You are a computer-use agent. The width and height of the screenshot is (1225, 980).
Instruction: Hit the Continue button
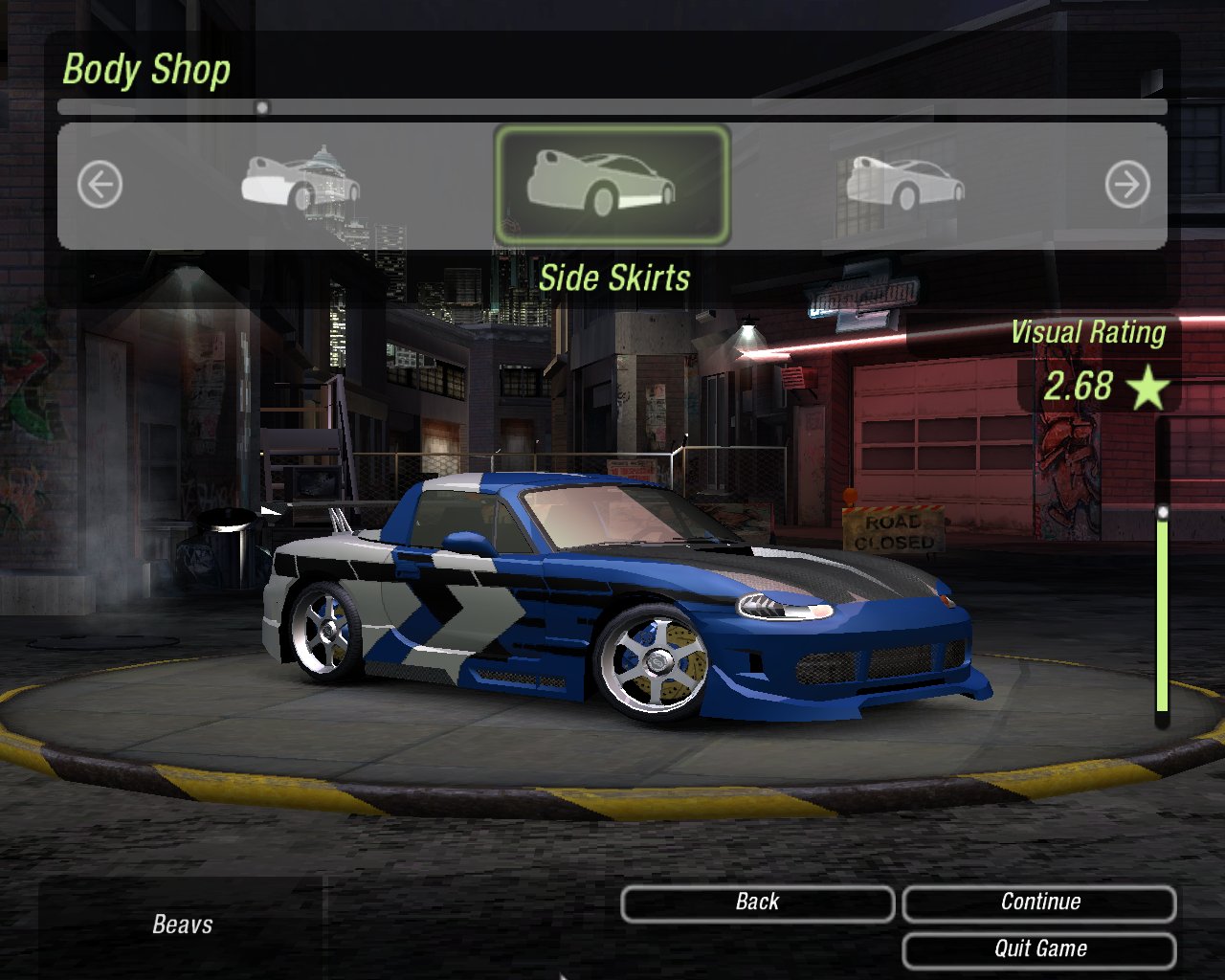click(1039, 902)
